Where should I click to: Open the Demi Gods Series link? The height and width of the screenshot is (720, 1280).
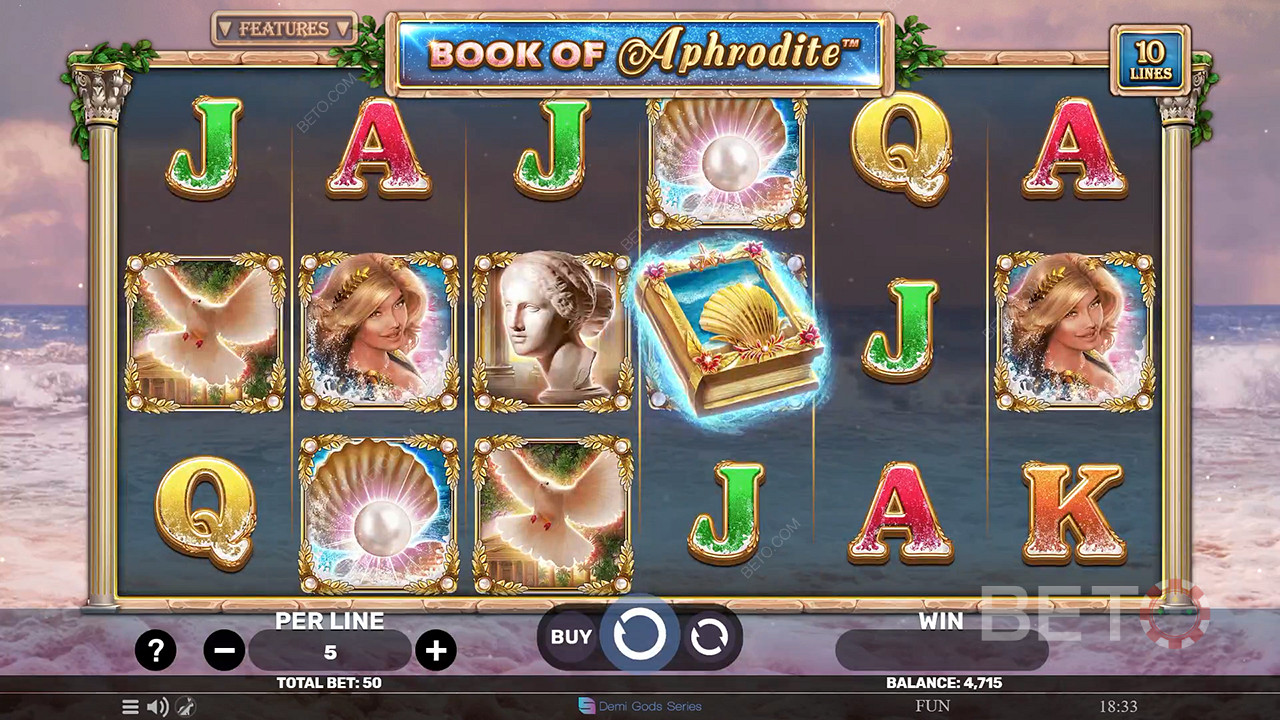640,706
